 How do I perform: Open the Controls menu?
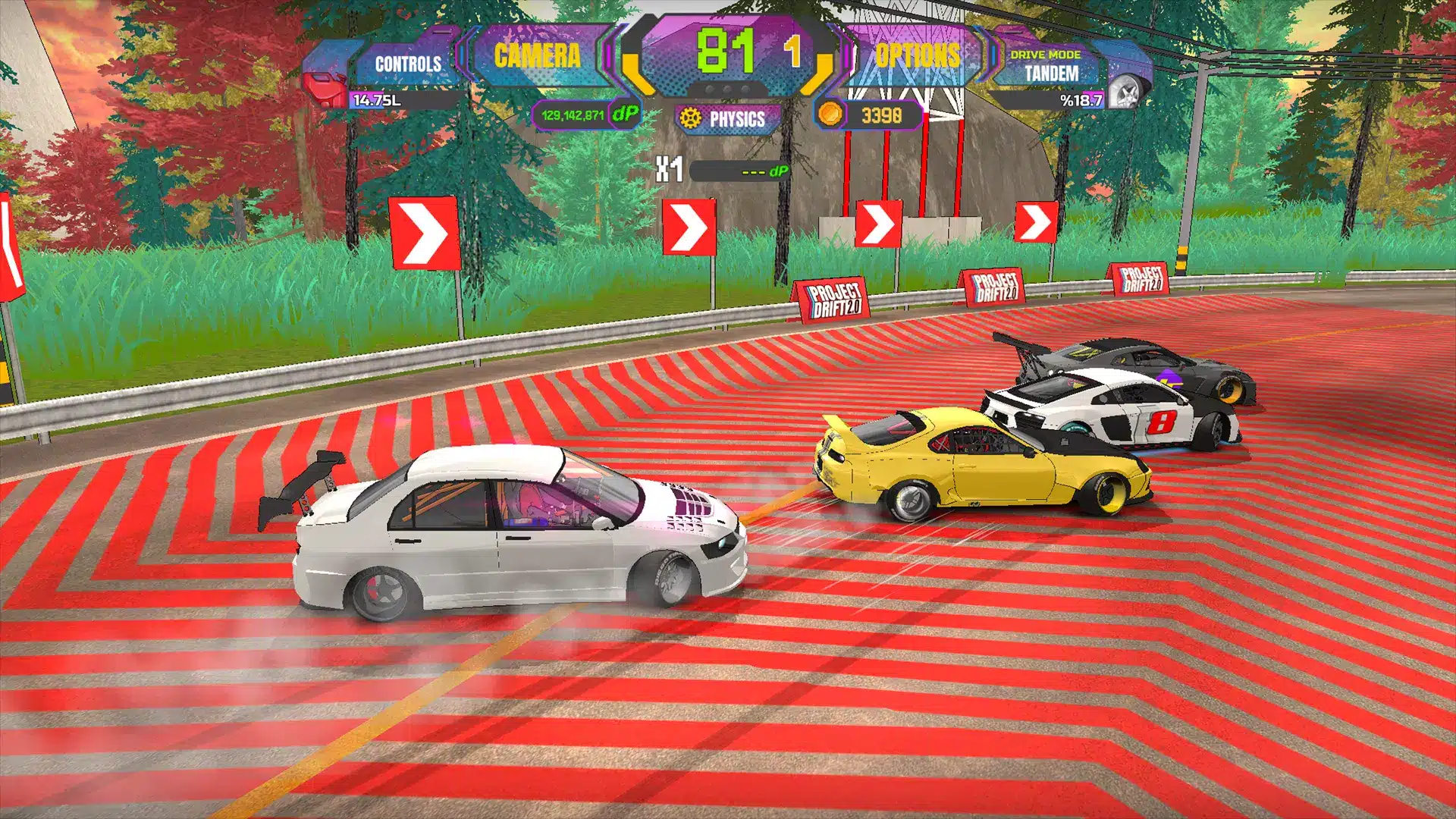(x=407, y=64)
